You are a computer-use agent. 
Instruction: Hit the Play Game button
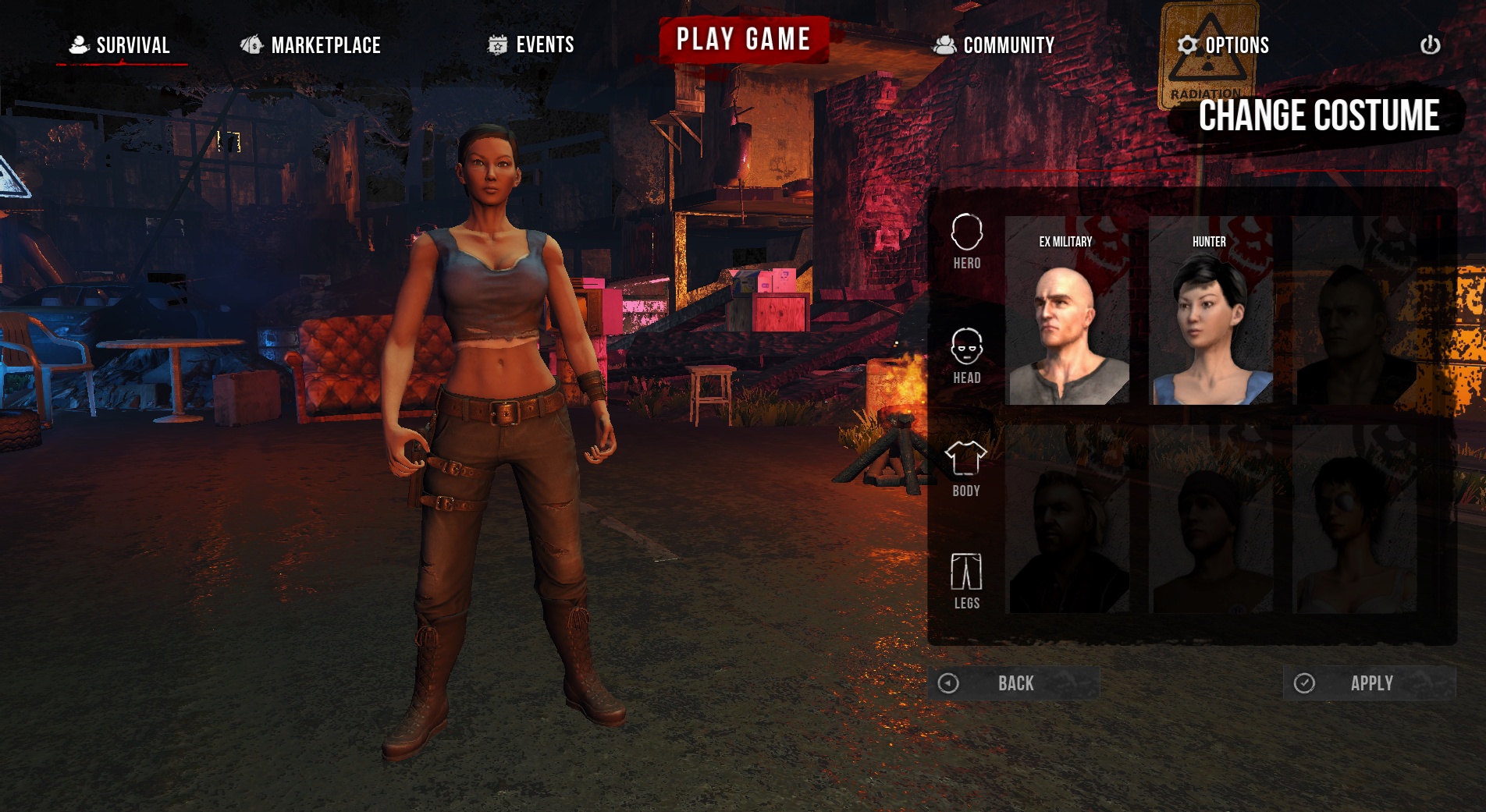[743, 39]
